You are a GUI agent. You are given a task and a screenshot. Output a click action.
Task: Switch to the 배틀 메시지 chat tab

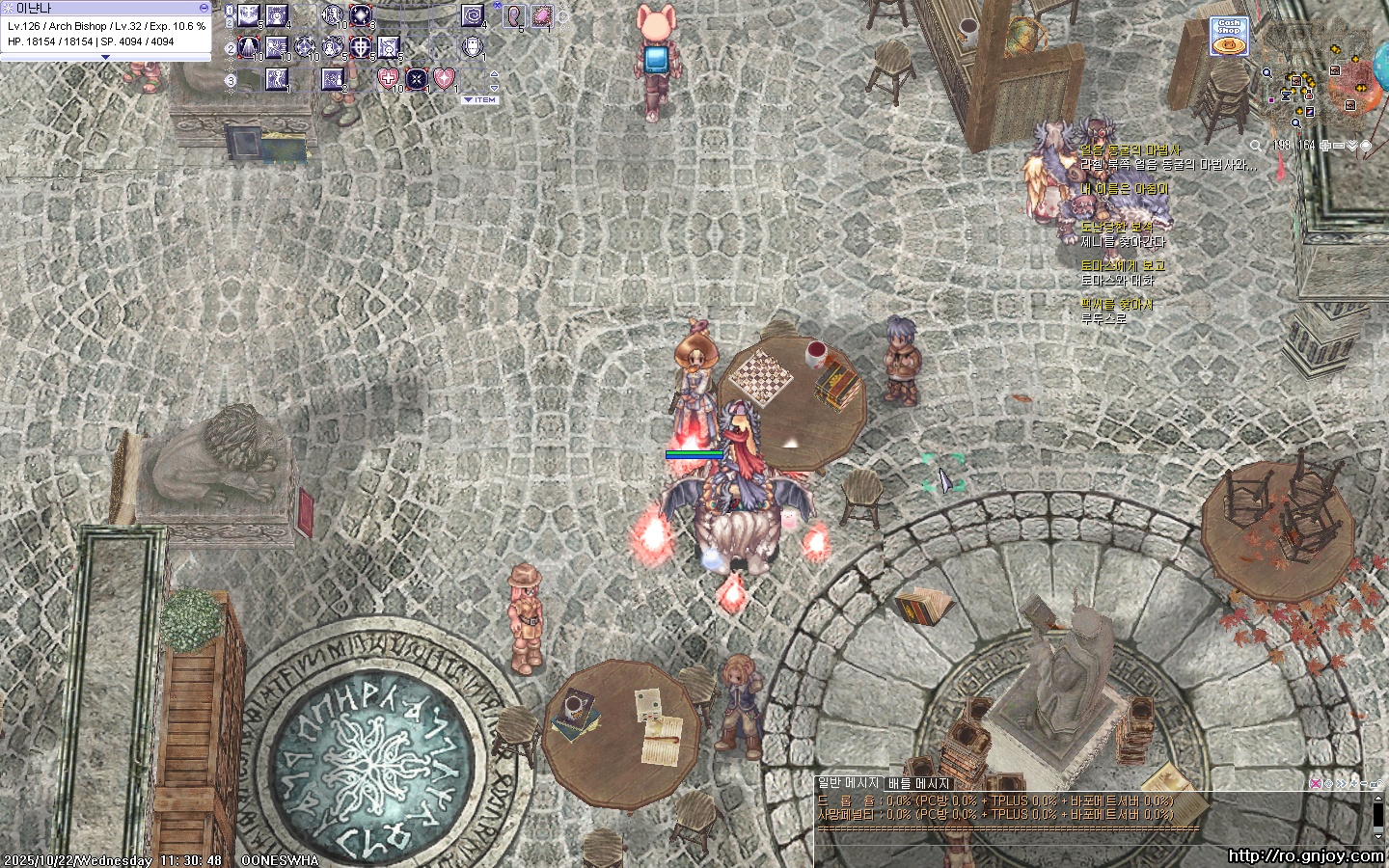(918, 784)
